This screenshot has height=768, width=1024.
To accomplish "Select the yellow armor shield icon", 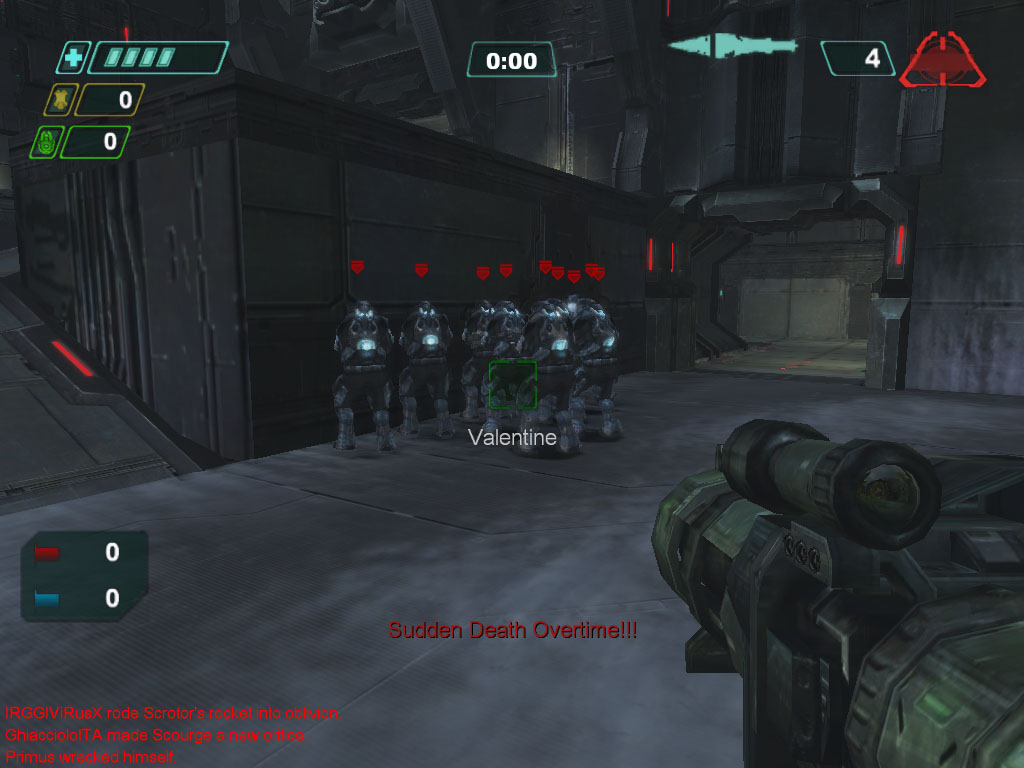I will [x=59, y=100].
